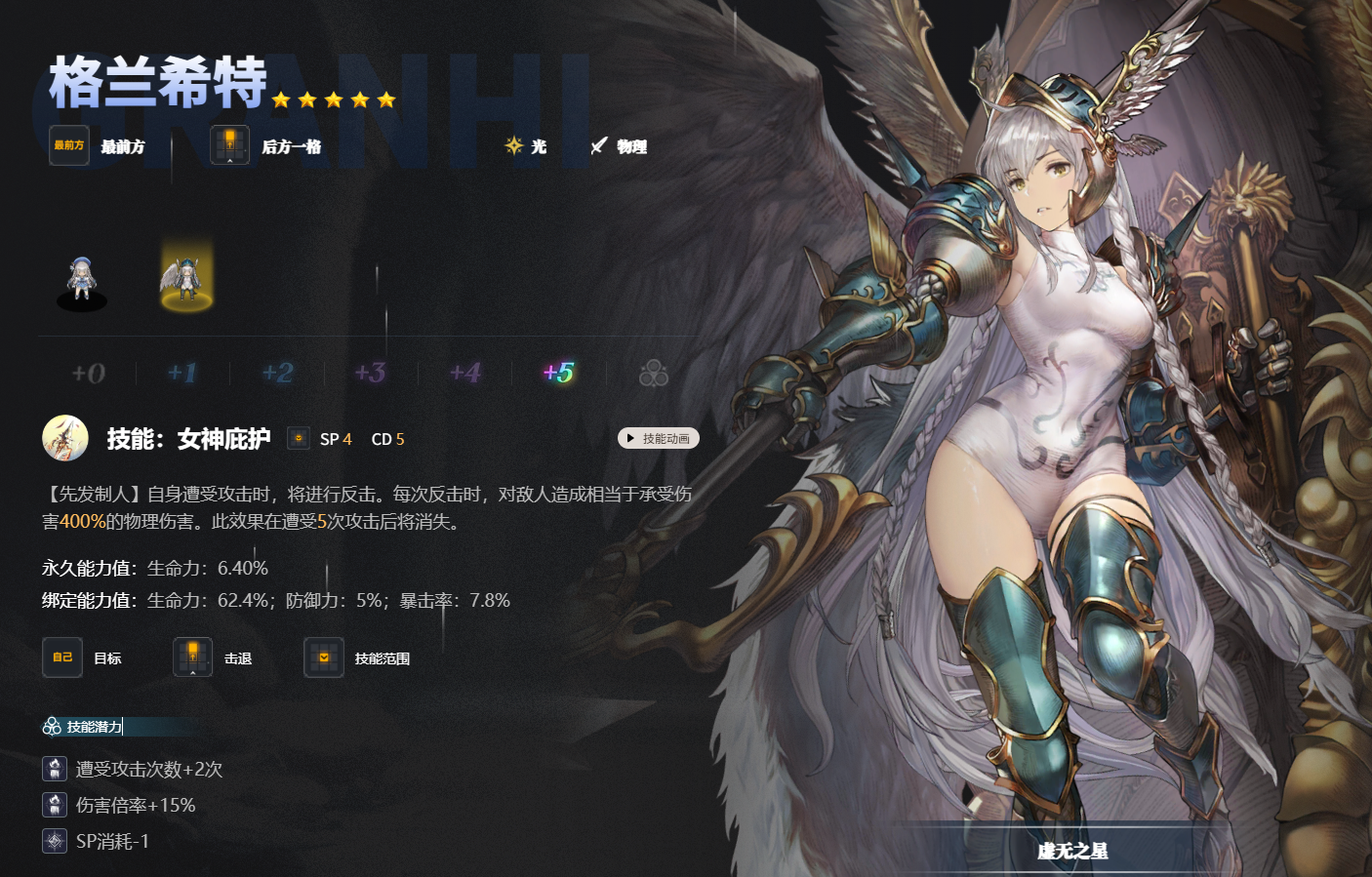This screenshot has height=877, width=1372.
Task: Click the 击退 knockback icon
Action: (x=193, y=658)
